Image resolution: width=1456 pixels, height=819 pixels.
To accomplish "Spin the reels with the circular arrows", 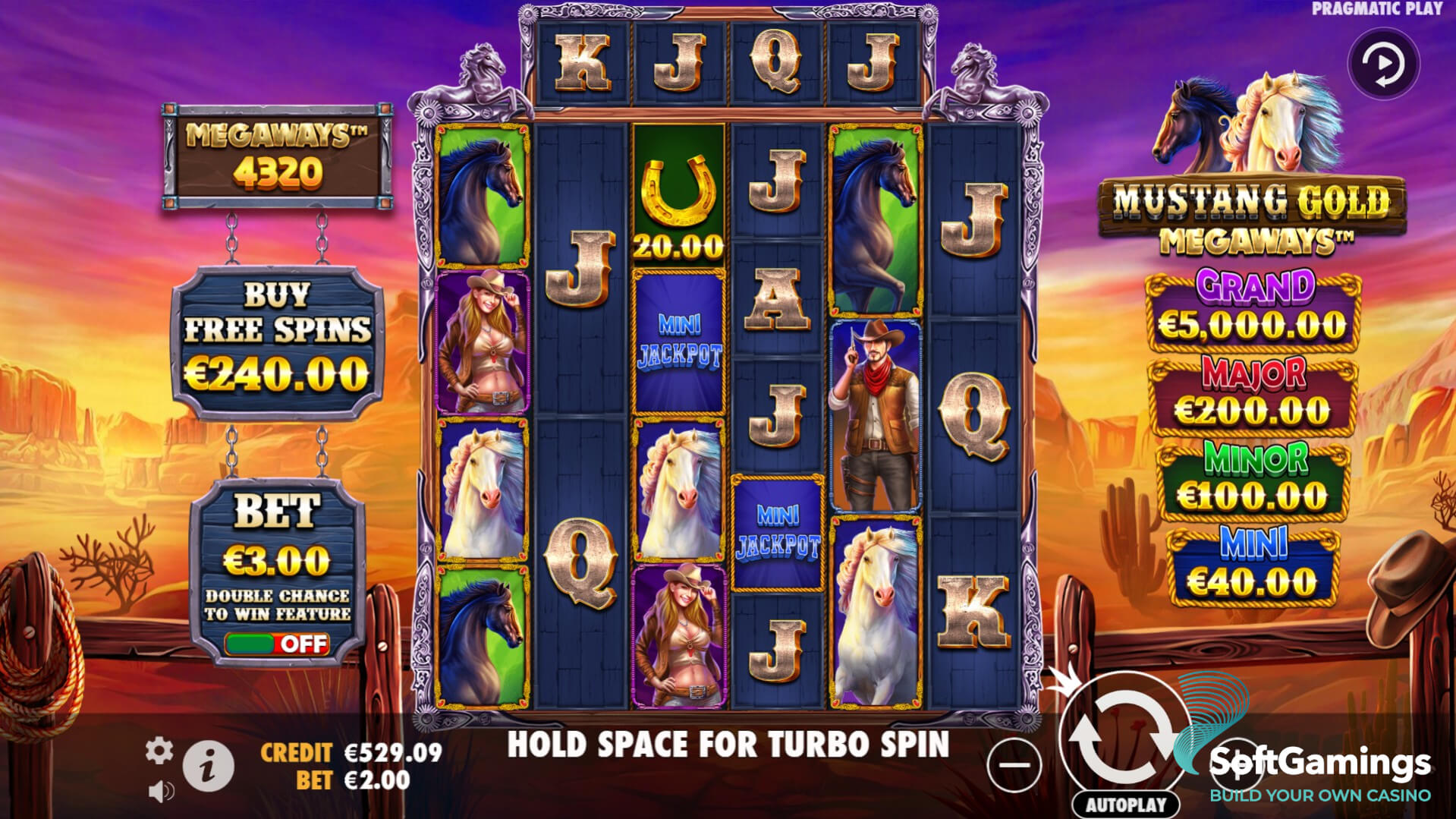I will pyautogui.click(x=1123, y=736).
